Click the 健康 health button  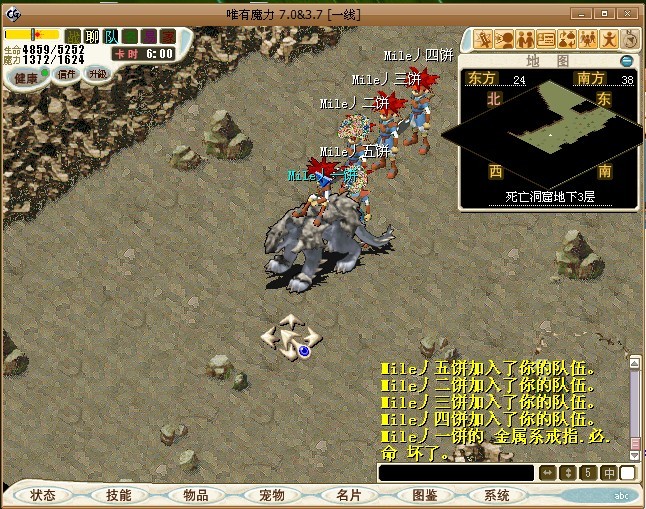coord(26,77)
